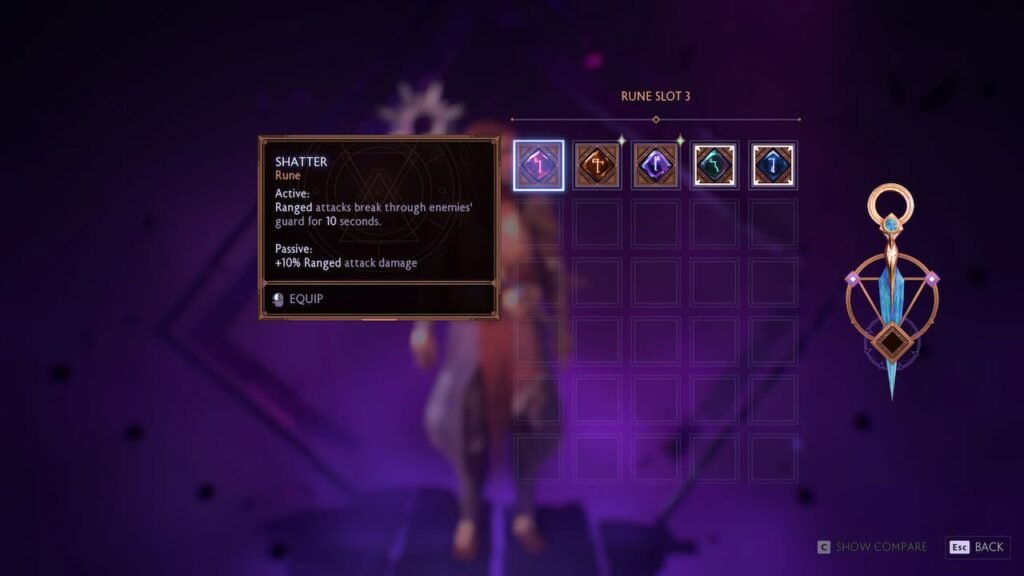This screenshot has height=576, width=1024.
Task: Select the pink Shatter rune slot
Action: (x=539, y=165)
